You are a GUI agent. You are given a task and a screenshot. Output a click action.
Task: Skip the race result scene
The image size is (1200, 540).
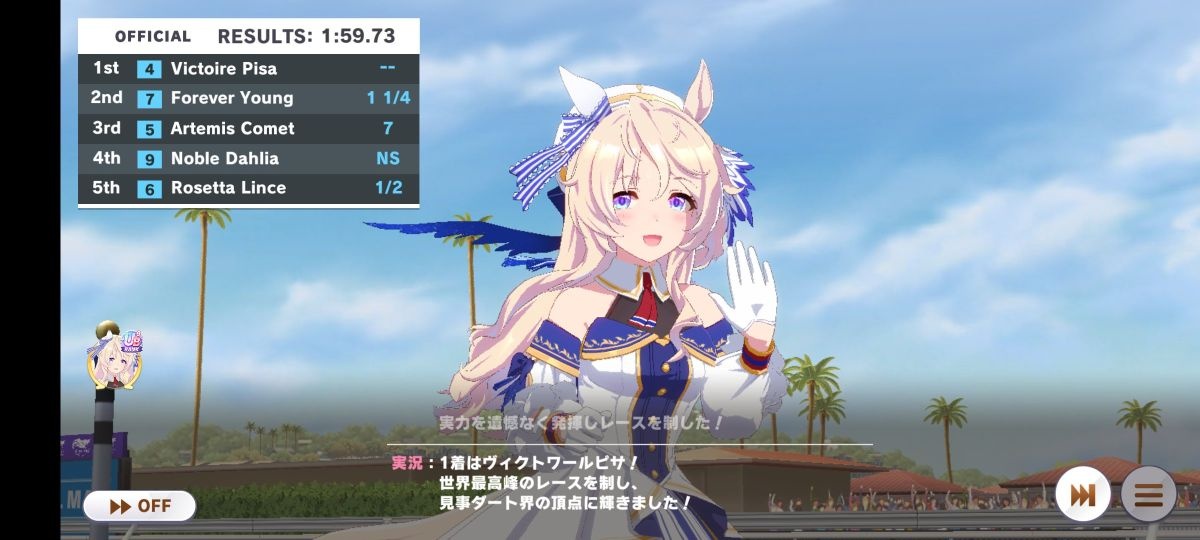coord(1082,494)
